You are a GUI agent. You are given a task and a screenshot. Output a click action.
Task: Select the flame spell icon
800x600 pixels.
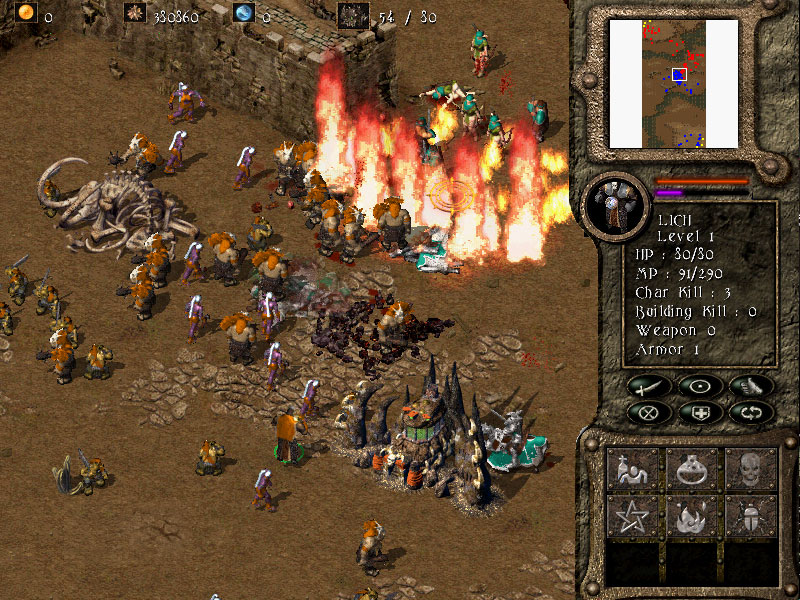tap(692, 517)
